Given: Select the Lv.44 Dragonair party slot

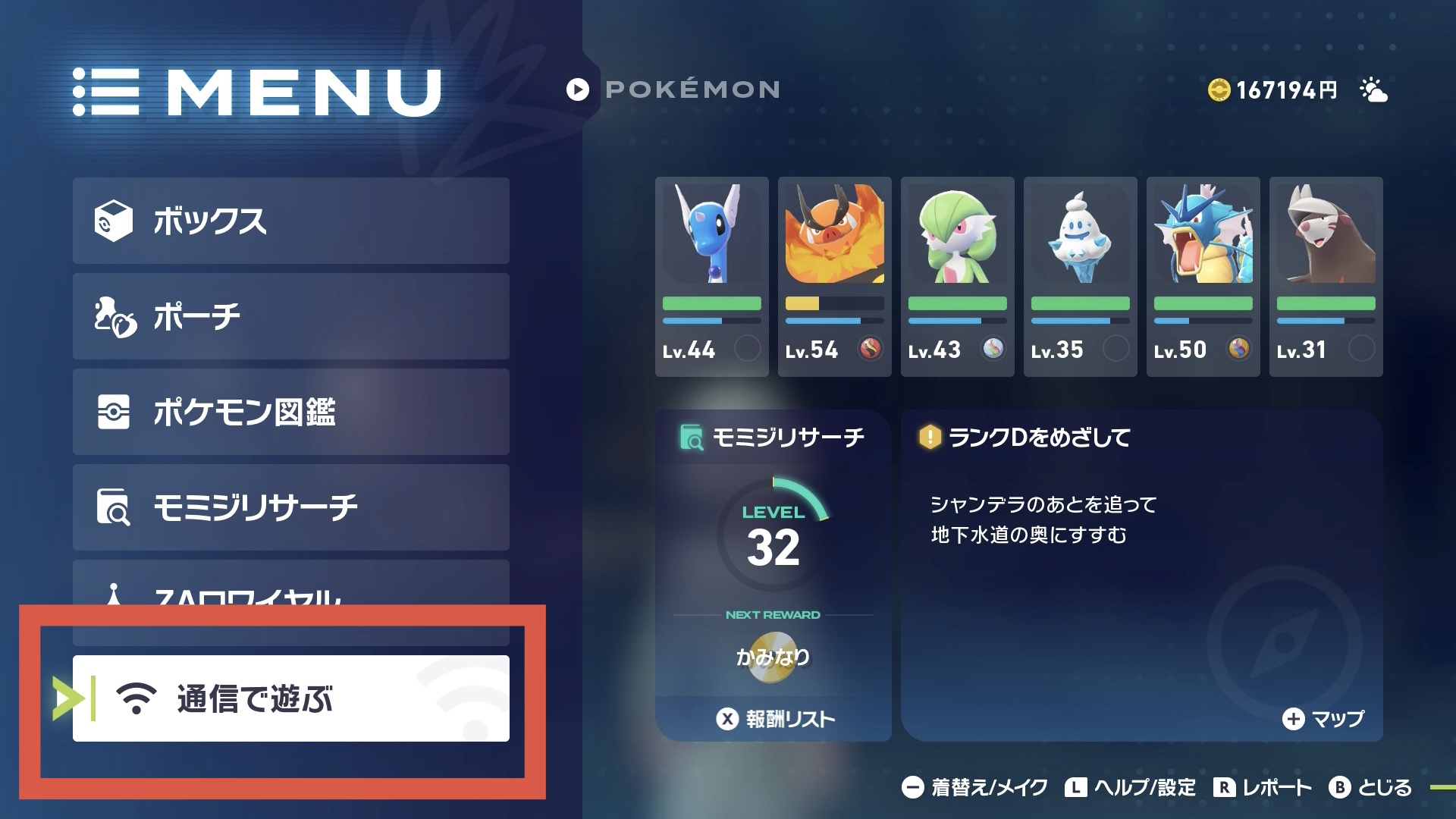Looking at the screenshot, I should pyautogui.click(x=711, y=277).
